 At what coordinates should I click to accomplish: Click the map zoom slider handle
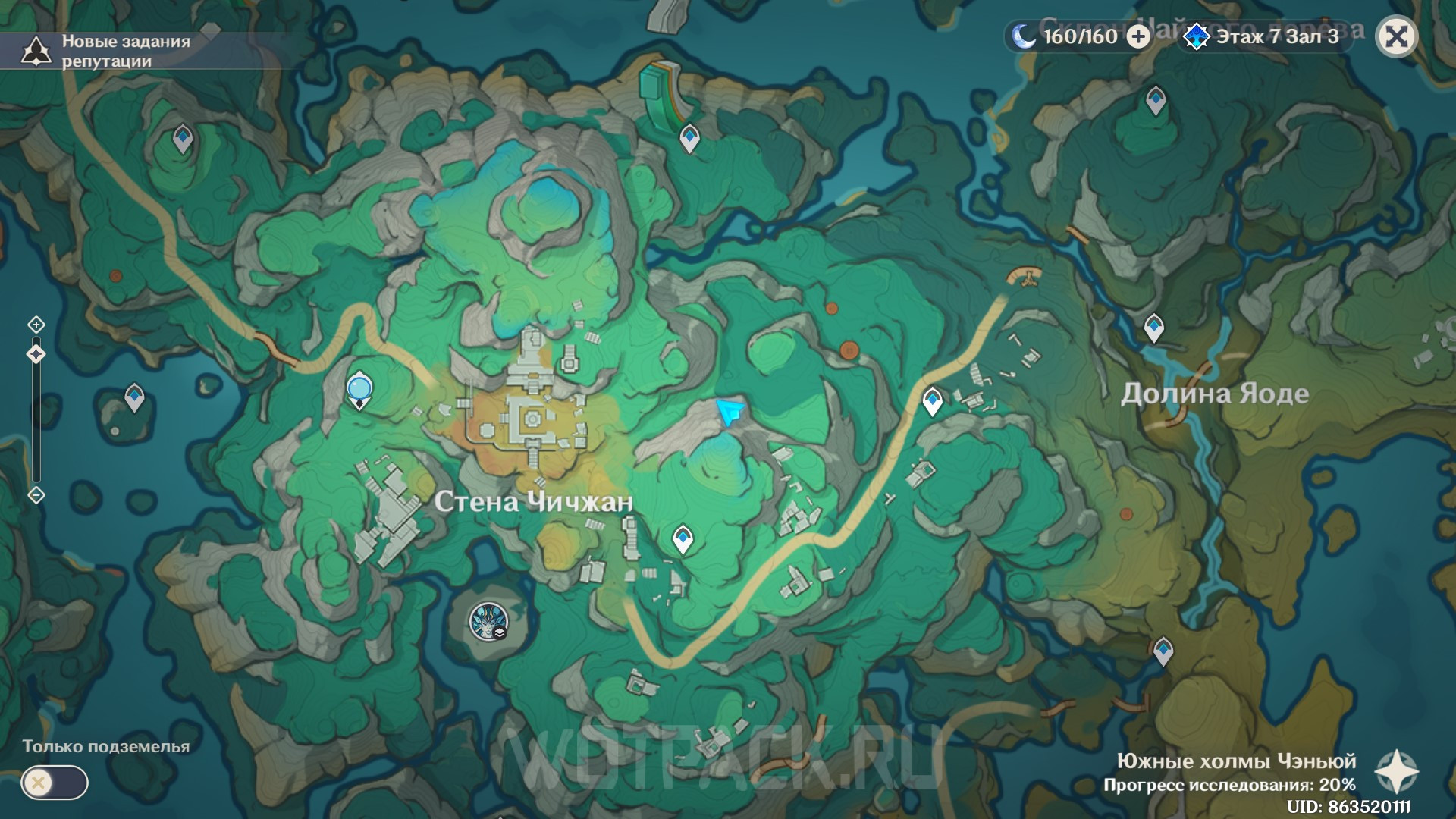pos(36,354)
